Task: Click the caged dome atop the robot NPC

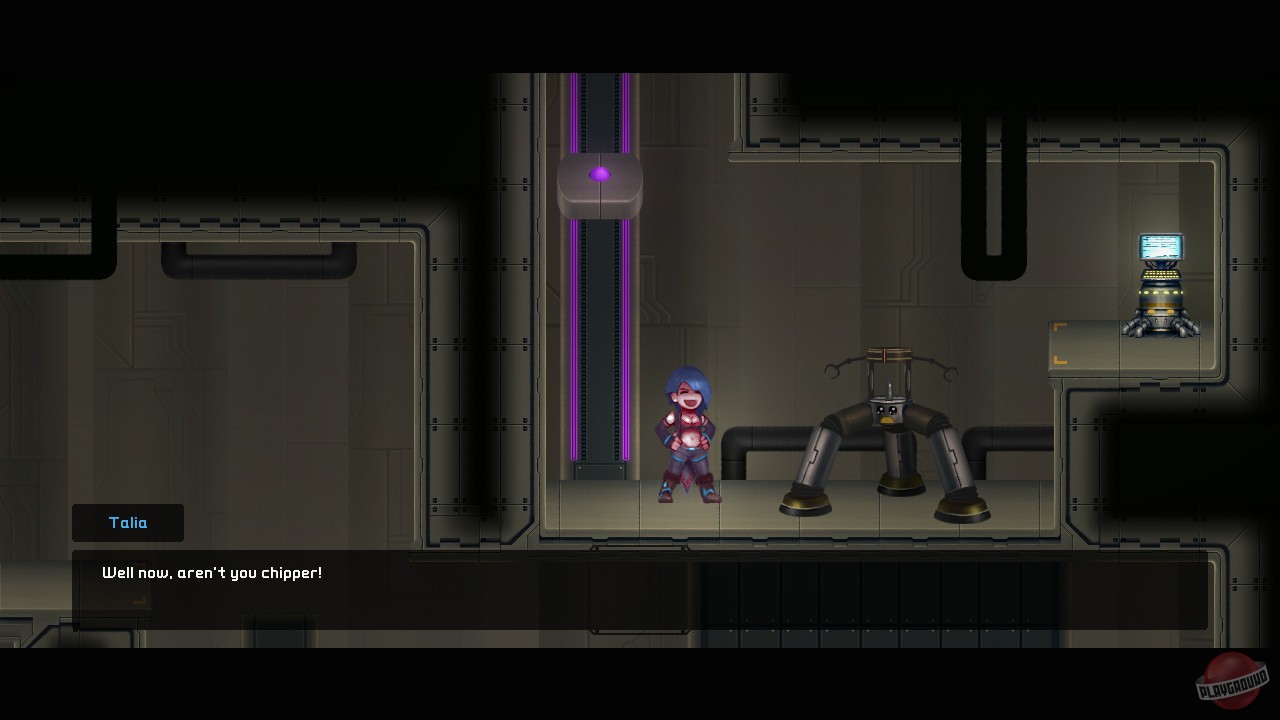Action: coord(888,355)
